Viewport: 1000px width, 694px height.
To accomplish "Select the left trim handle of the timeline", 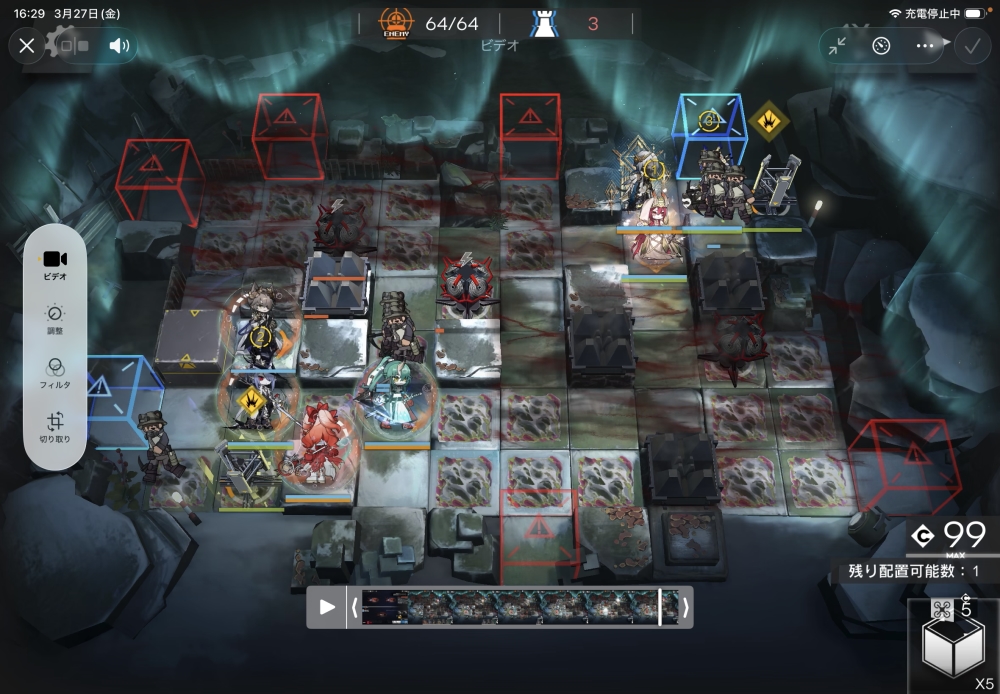I will coord(354,607).
